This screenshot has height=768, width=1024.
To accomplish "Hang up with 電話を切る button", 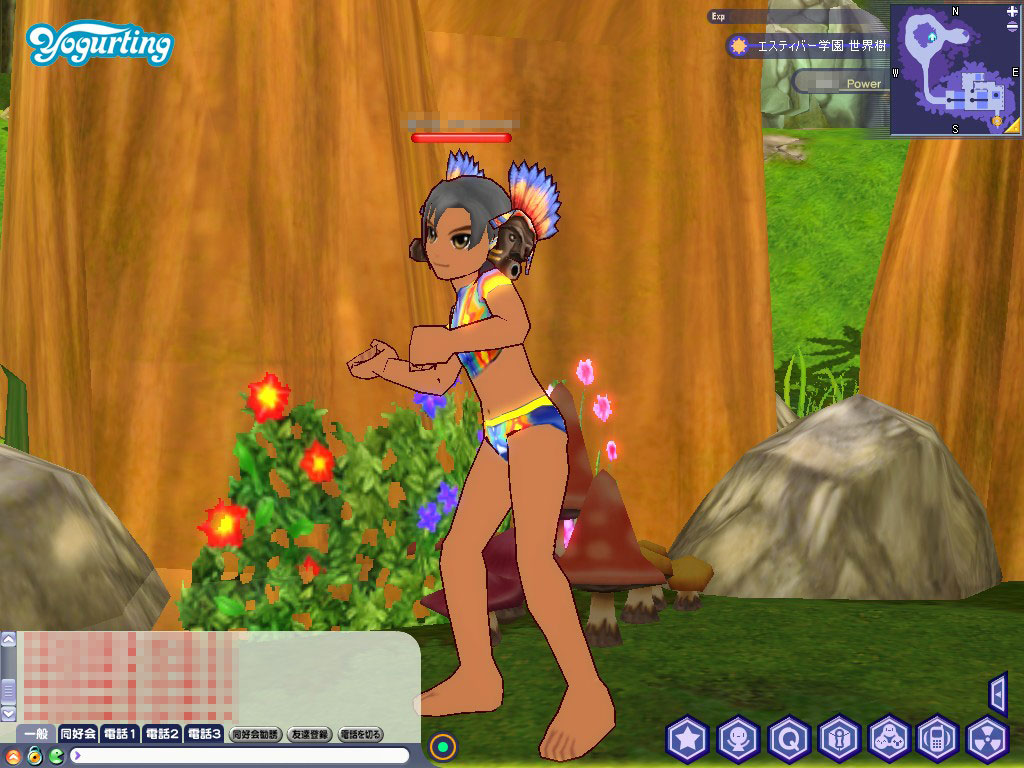I will tap(361, 734).
